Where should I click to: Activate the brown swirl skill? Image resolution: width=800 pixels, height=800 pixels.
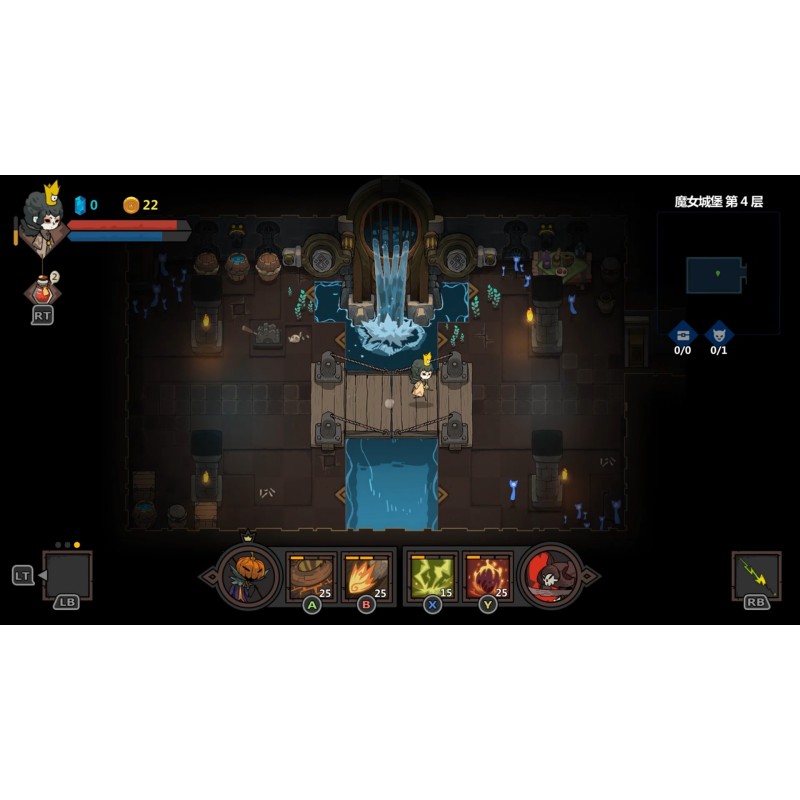[310, 576]
